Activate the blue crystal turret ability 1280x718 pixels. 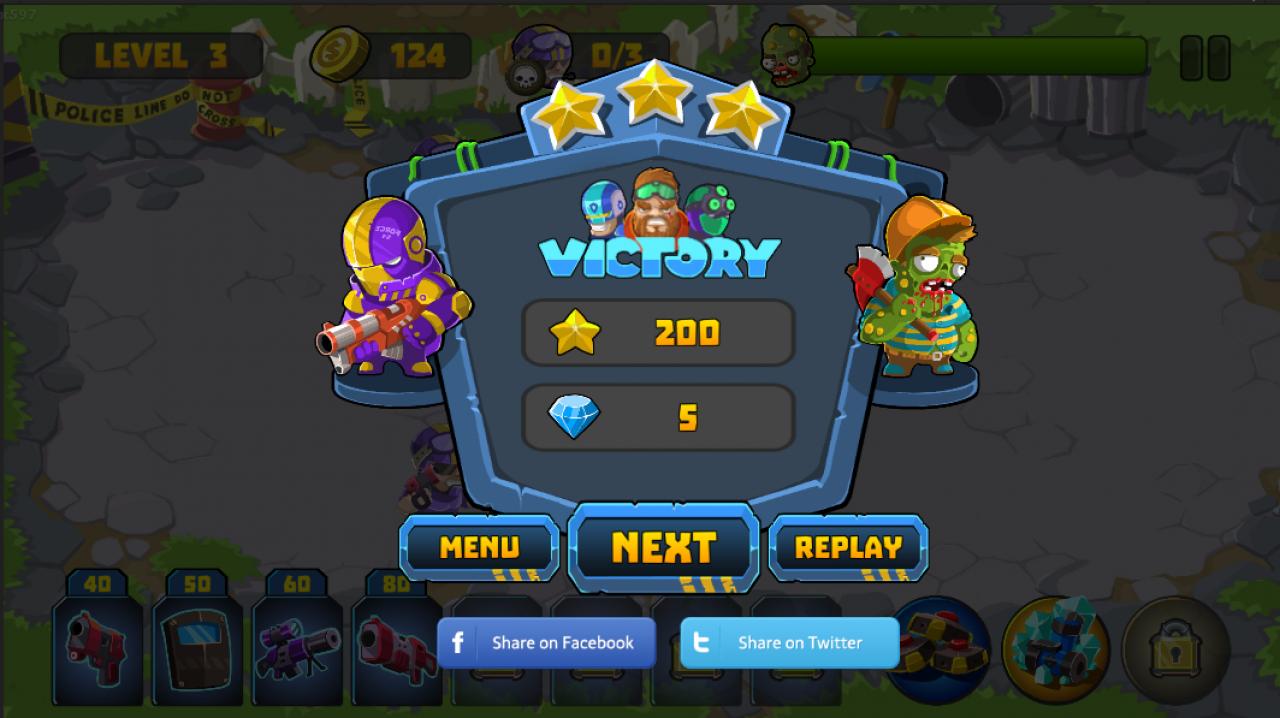pyautogui.click(x=1055, y=650)
